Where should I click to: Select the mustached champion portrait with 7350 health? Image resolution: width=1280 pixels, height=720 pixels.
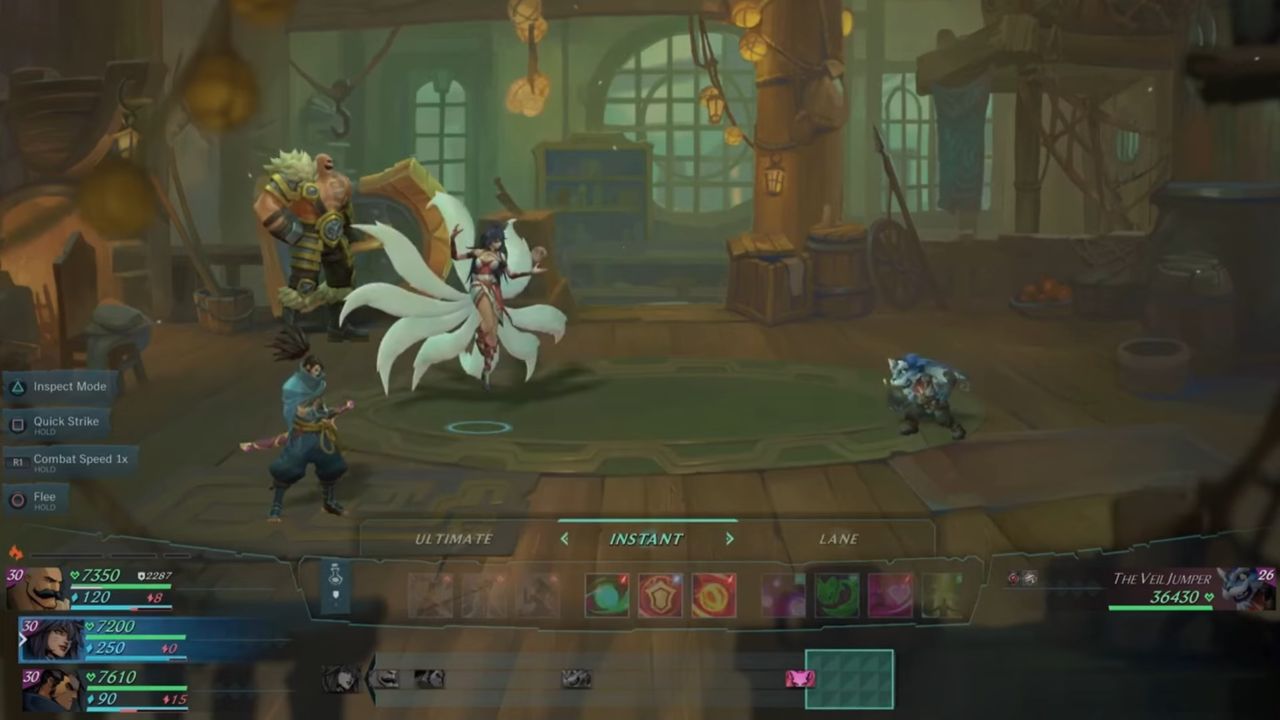tap(37, 589)
